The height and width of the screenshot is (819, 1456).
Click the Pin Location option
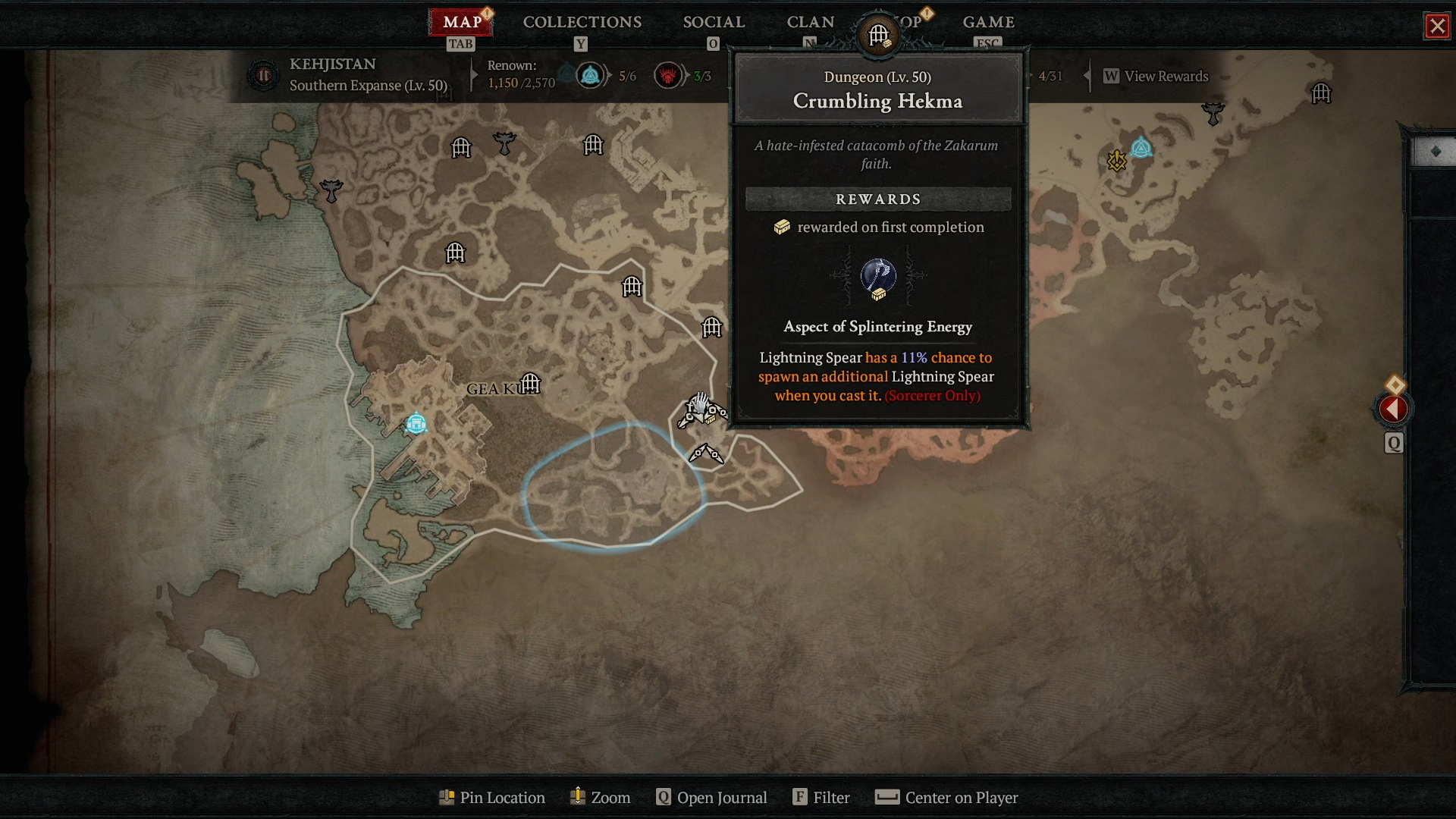(x=492, y=798)
